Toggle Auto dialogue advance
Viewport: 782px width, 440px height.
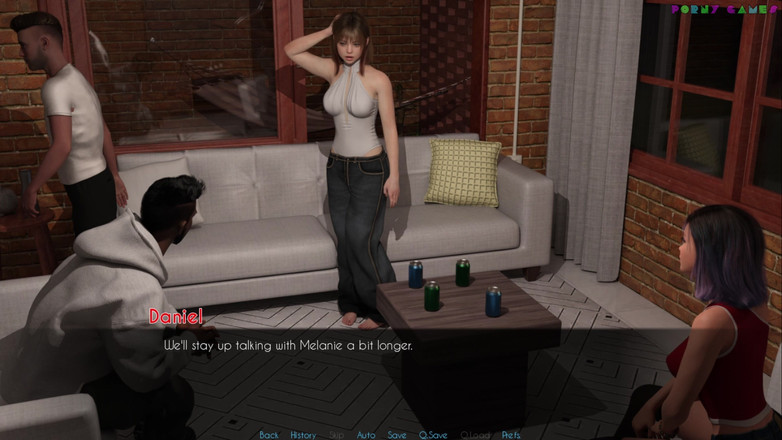(x=366, y=435)
